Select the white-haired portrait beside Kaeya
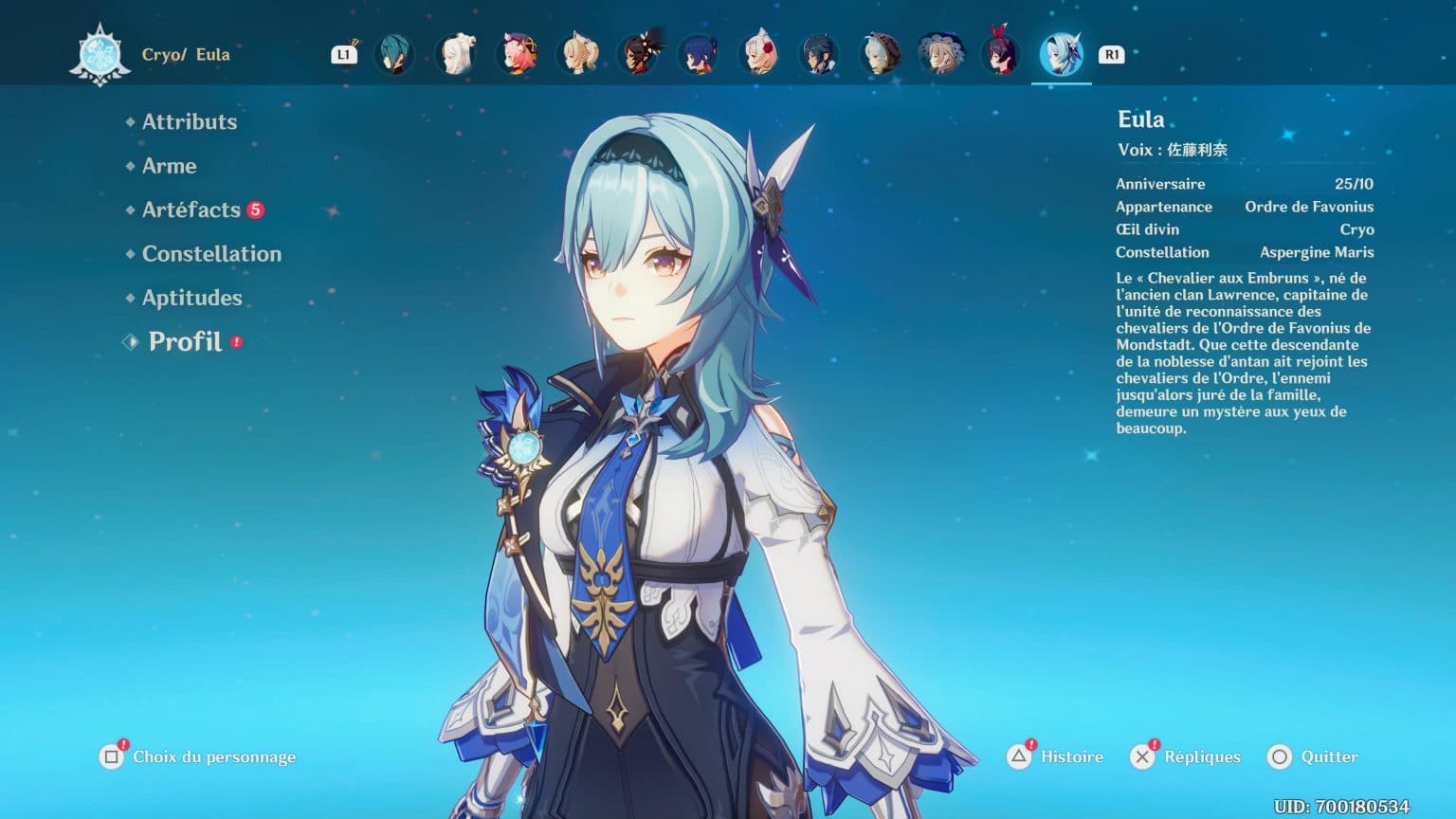Image resolution: width=1456 pixels, height=819 pixels. coord(458,54)
